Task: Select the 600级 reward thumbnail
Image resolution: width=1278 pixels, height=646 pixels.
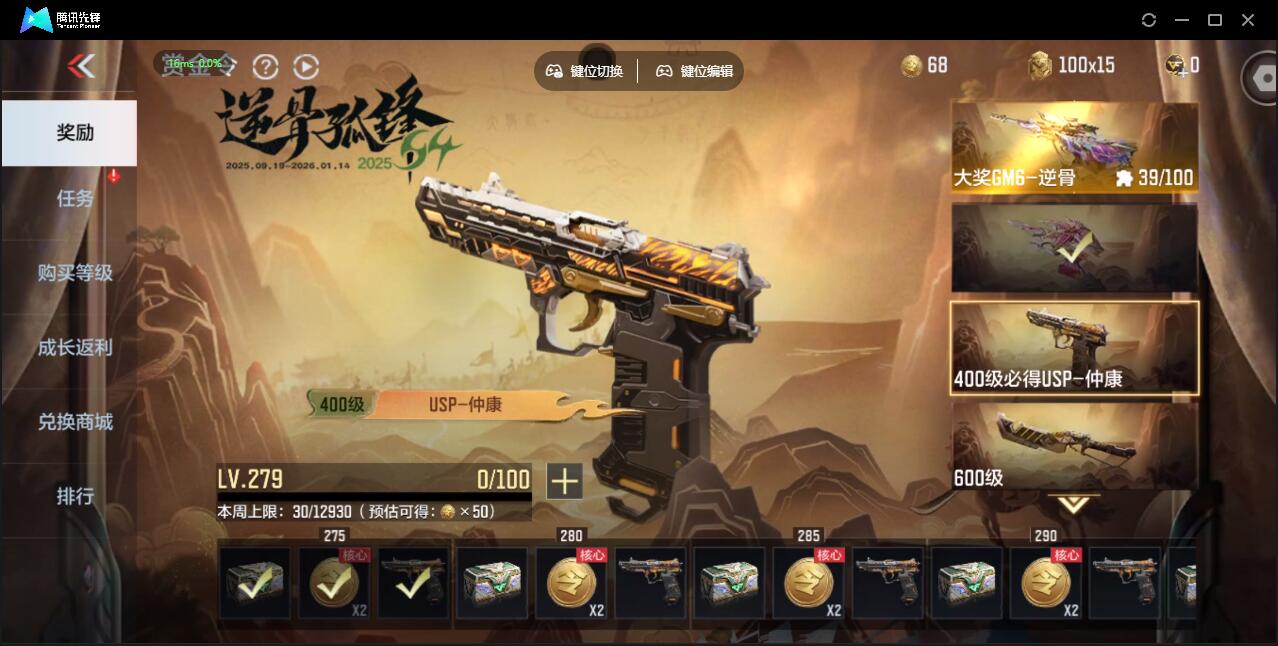Action: point(1074,446)
